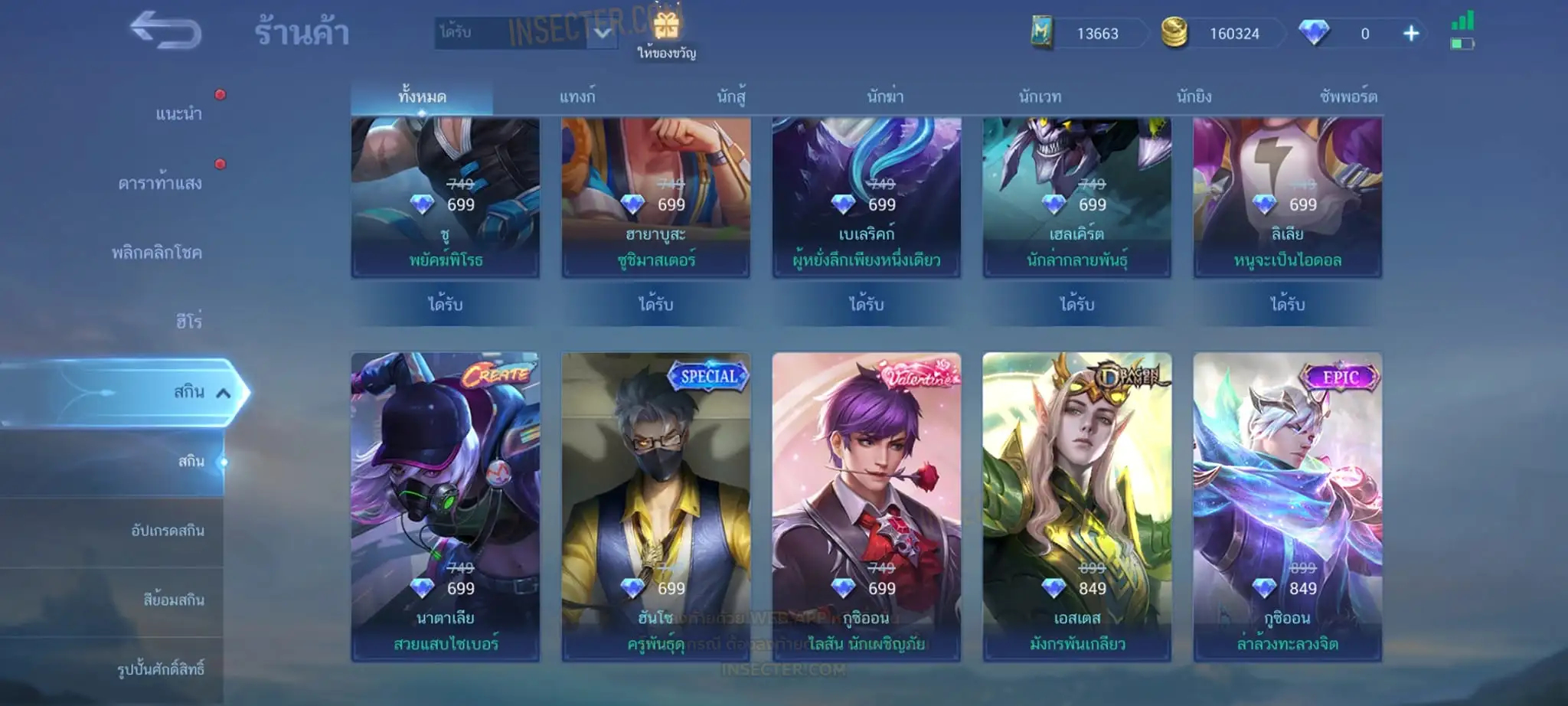Open the ดาราท้าแสง menu entry

[x=160, y=183]
